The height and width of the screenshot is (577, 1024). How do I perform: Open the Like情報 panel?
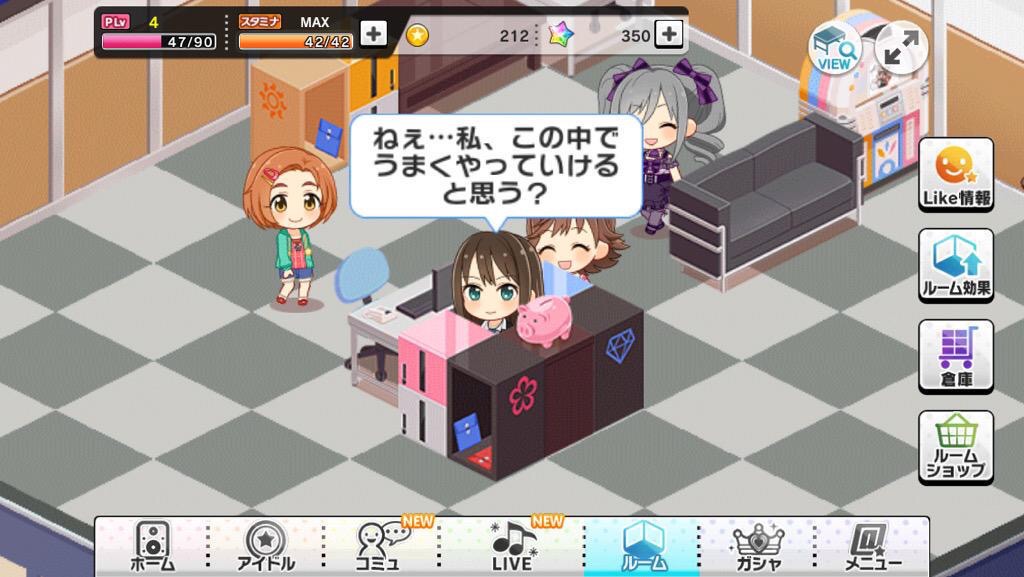pyautogui.click(x=956, y=175)
